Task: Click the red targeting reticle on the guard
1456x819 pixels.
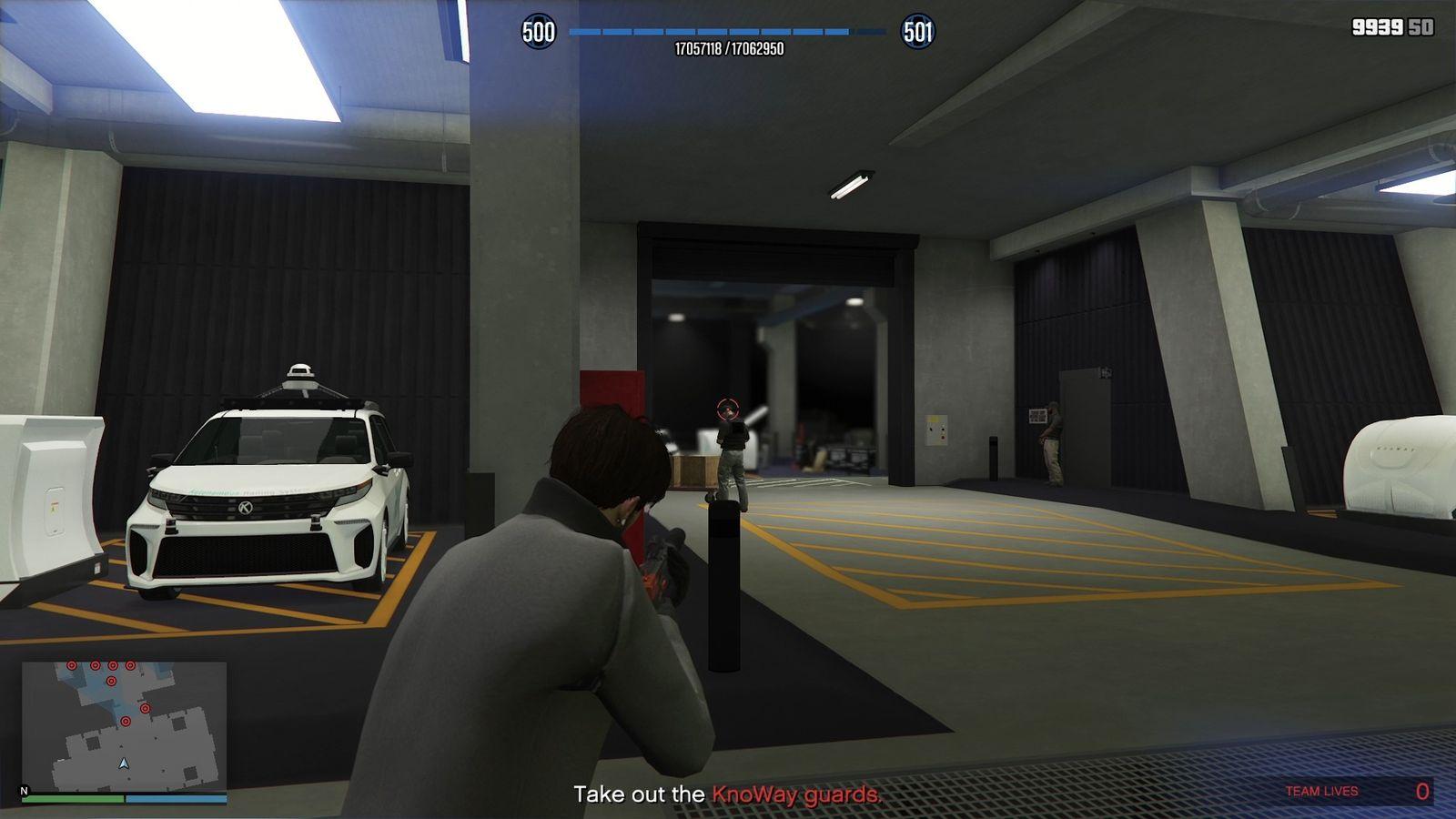Action: 725,409
